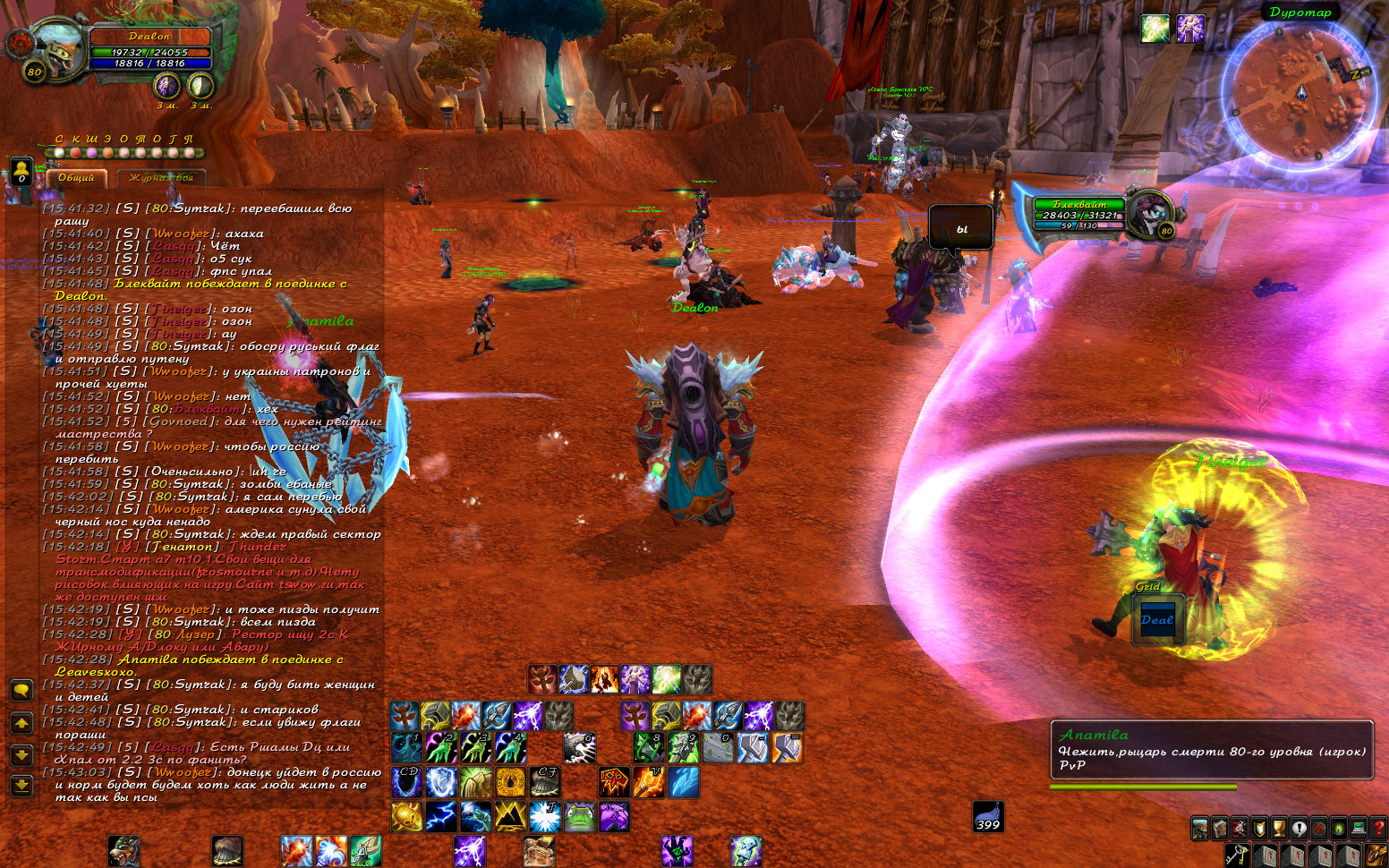This screenshot has height=868, width=1389.
Task: Switch to the Общий chat tab
Action: point(77,178)
